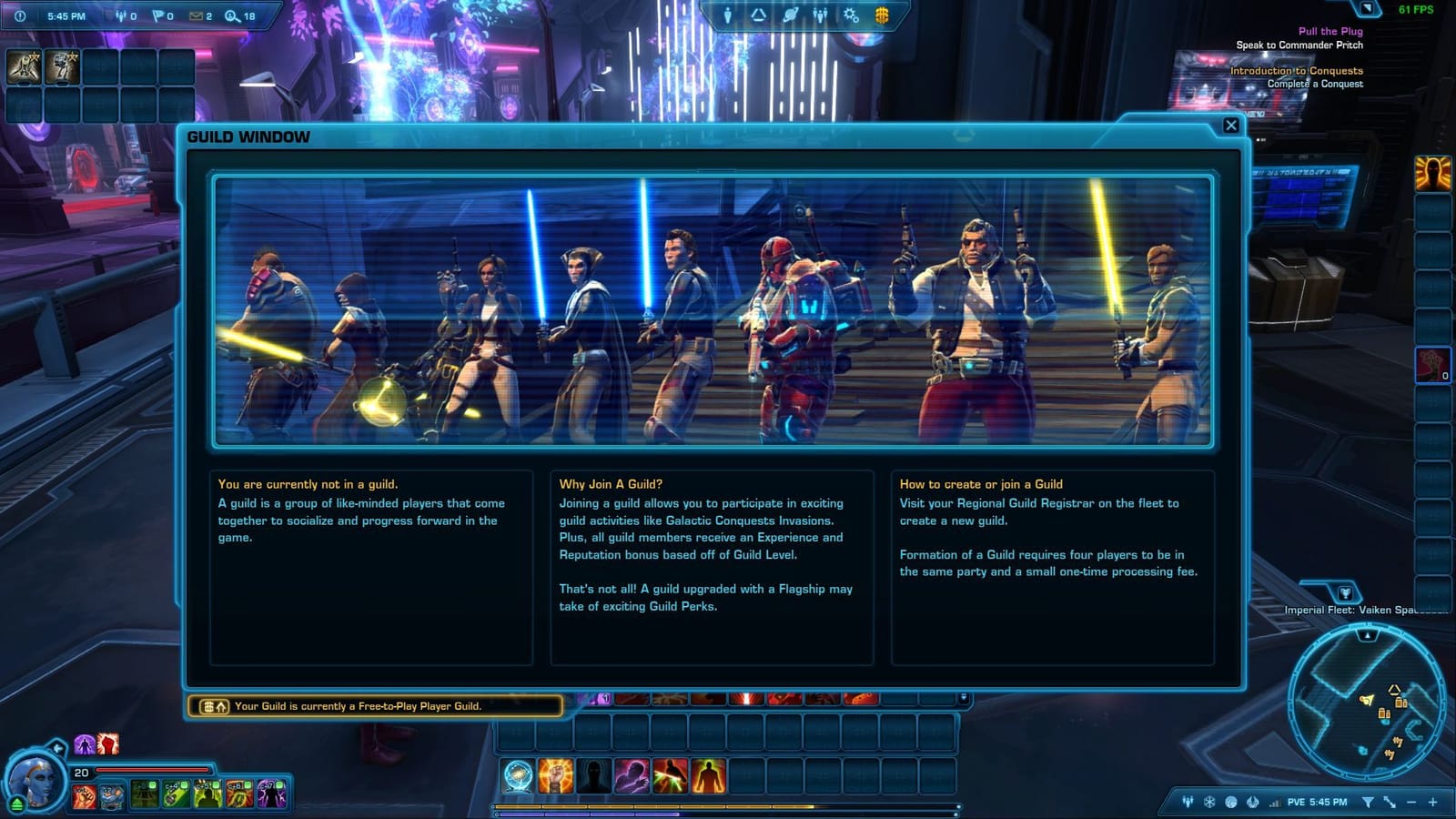Open the Galaxy Map planet icon
Viewport: 1456px width, 819px height.
[x=791, y=14]
